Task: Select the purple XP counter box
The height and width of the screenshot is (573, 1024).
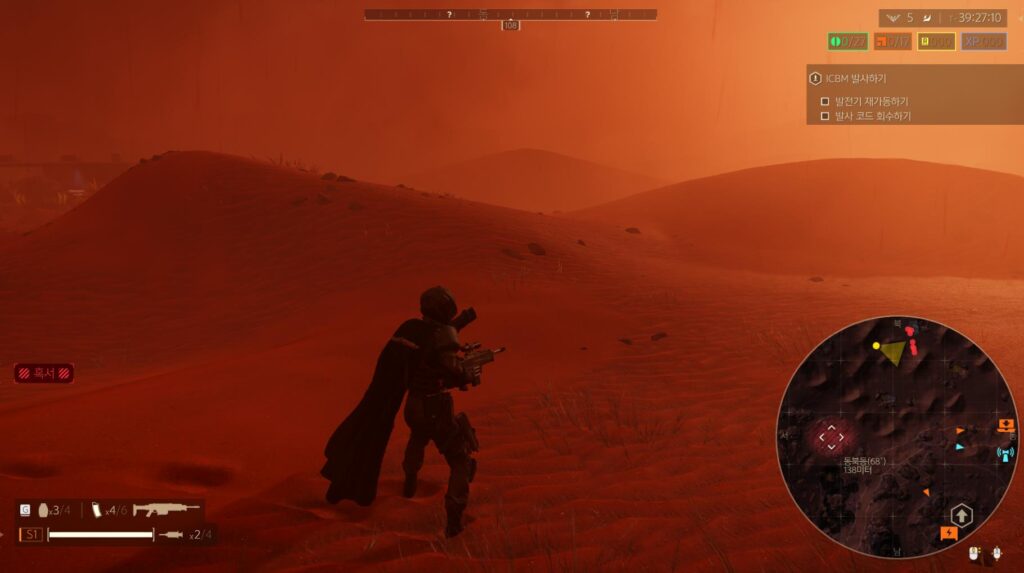Action: 984,42
